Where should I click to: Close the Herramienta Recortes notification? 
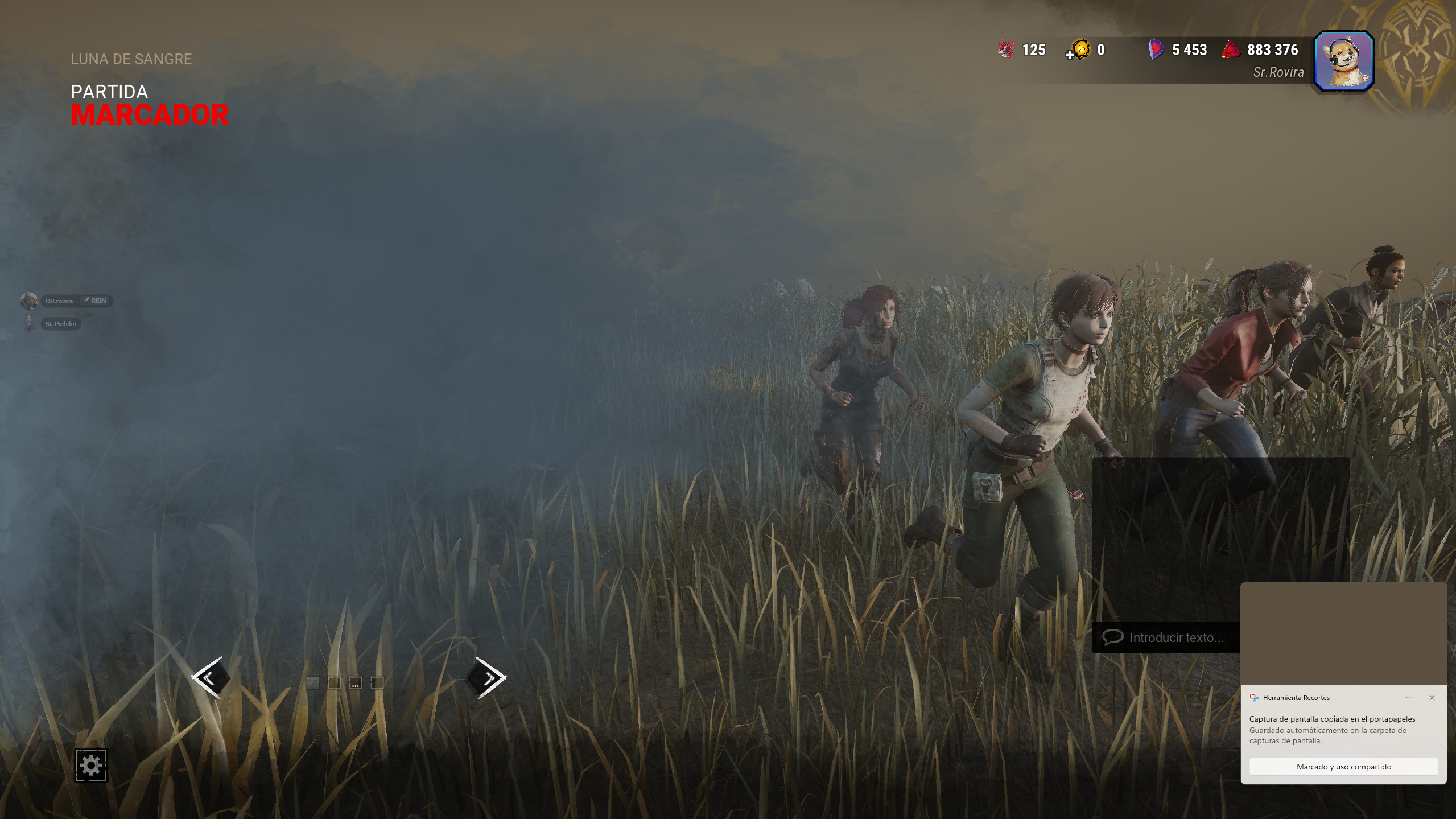(1432, 698)
